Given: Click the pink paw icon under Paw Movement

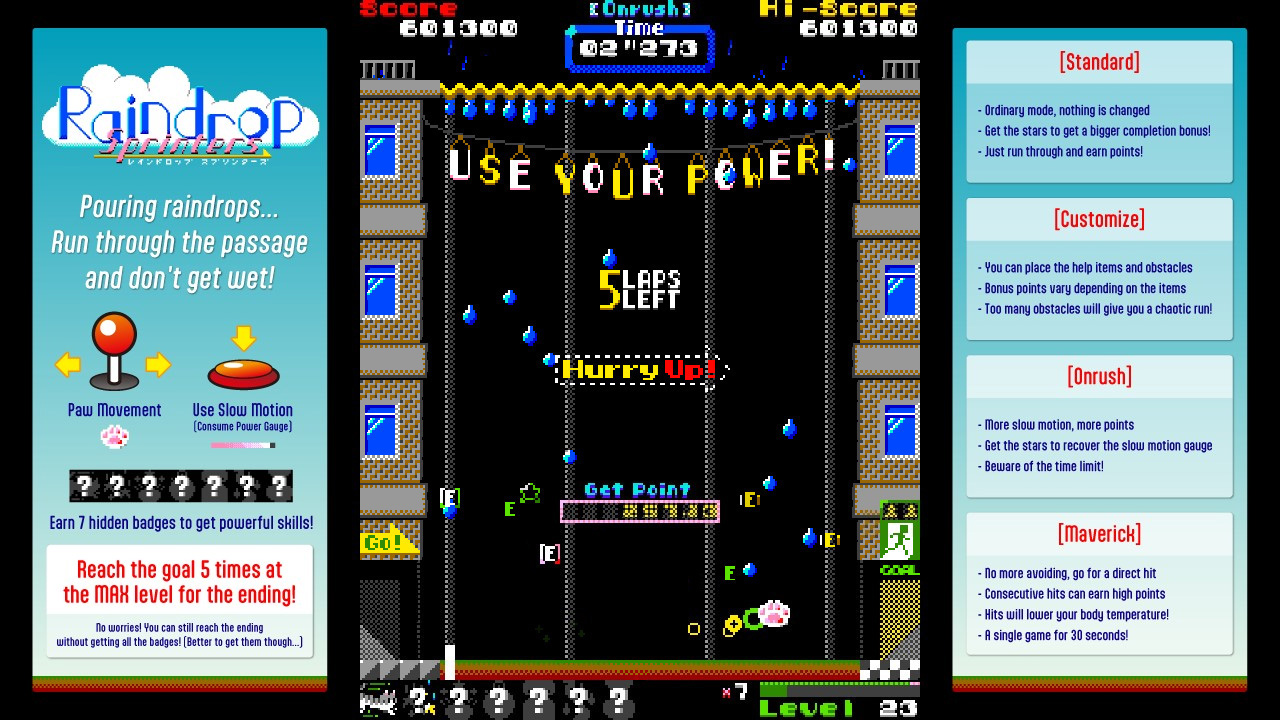Looking at the screenshot, I should click(114, 436).
